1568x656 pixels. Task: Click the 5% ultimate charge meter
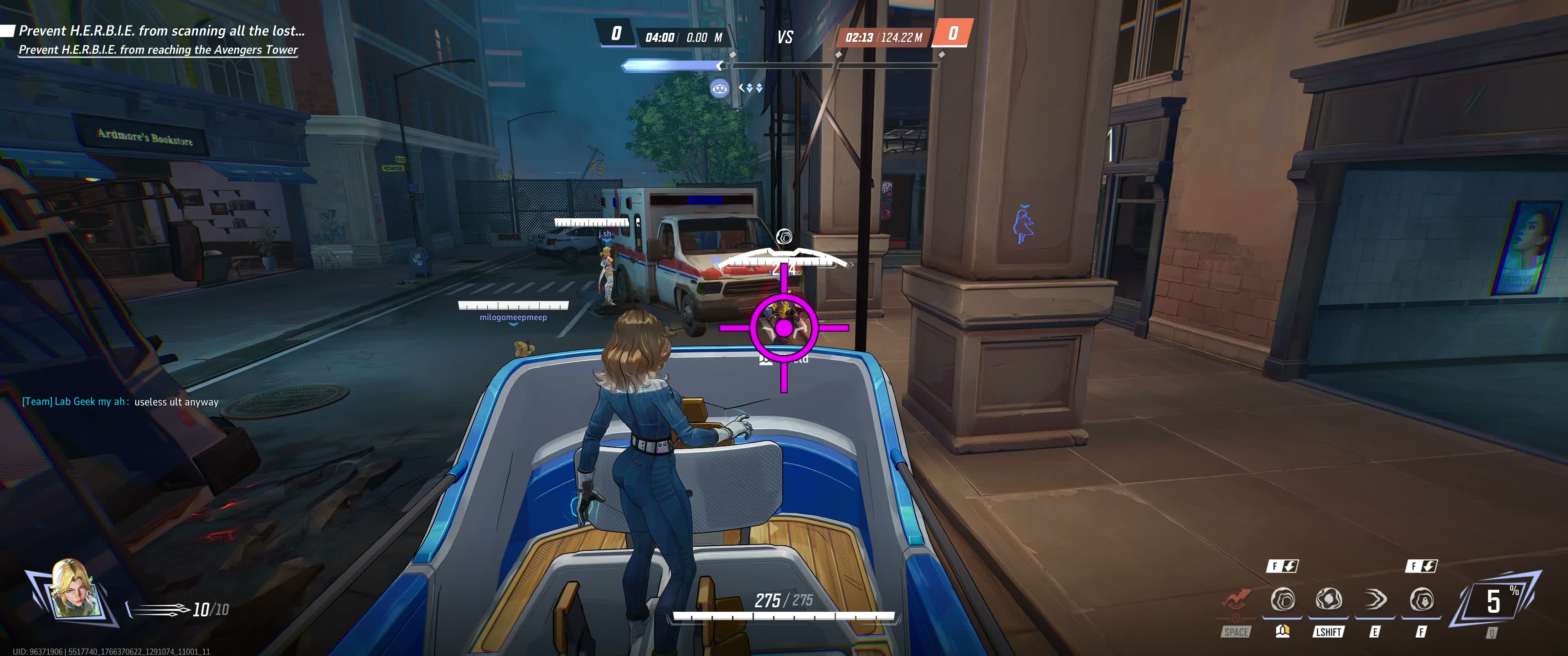(x=1495, y=602)
